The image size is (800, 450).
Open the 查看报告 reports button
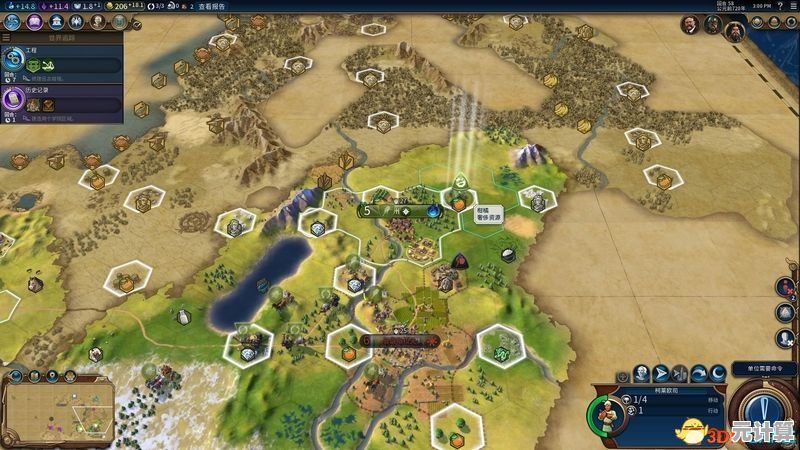click(x=212, y=6)
